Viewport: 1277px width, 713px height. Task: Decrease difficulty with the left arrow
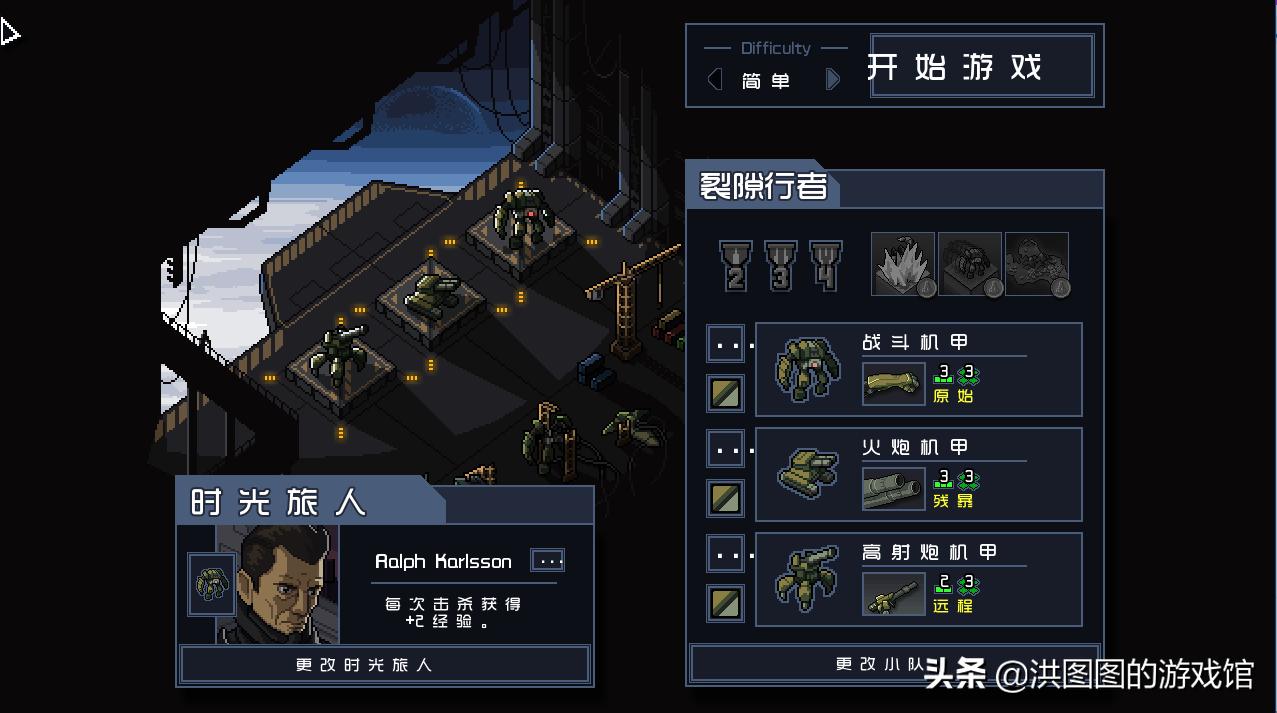tap(714, 80)
